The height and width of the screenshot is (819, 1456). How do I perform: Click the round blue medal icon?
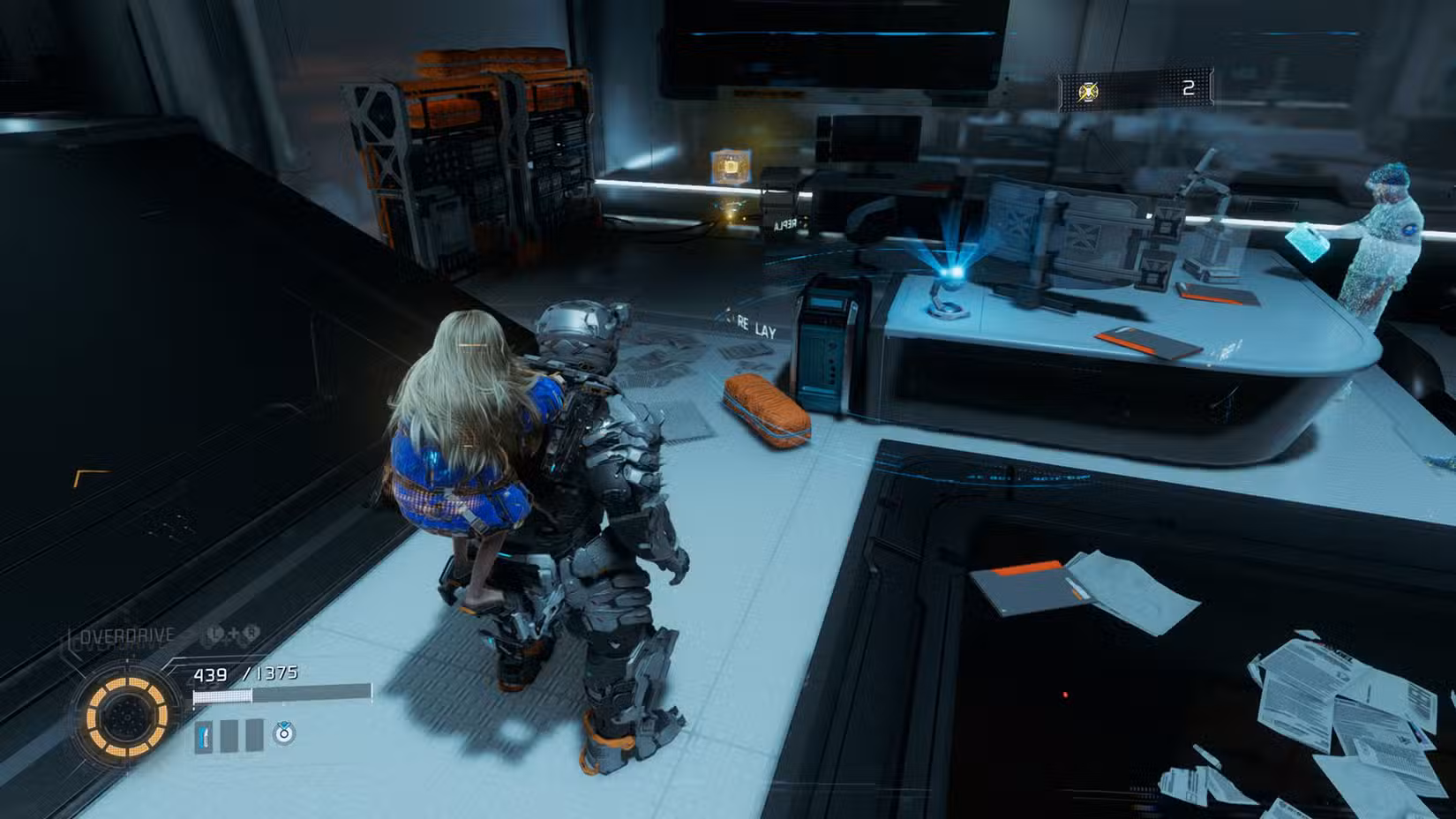click(x=283, y=733)
